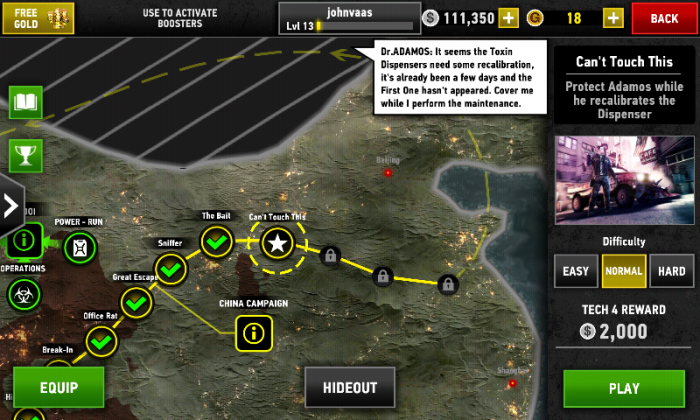Screen dimensions: 700x420
Task: Go back using the red Back button
Action: point(664,18)
